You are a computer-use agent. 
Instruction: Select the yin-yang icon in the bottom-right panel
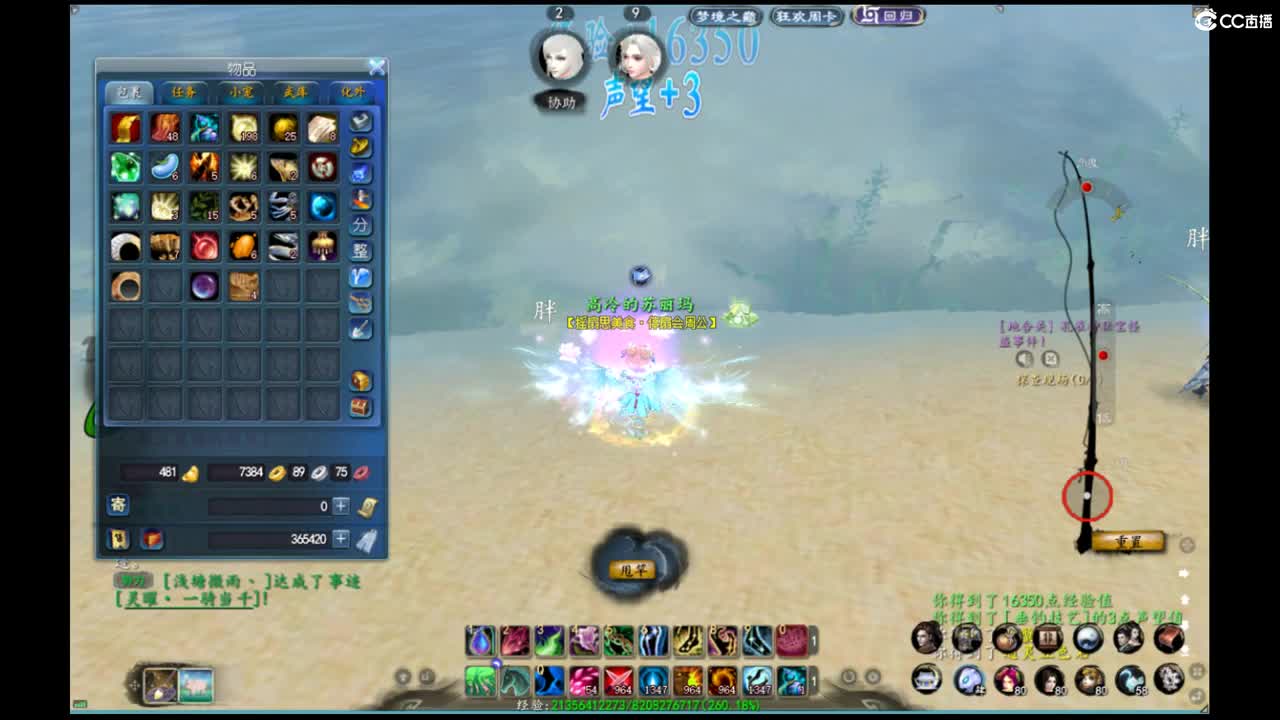pos(1085,638)
